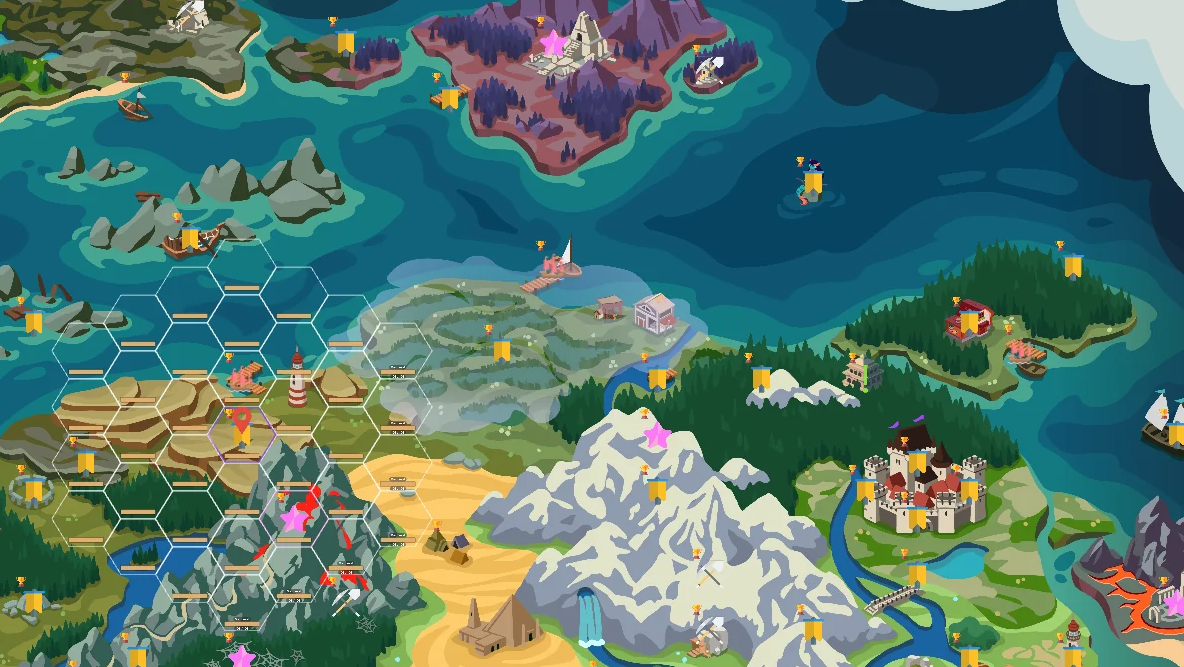This screenshot has height=667, width=1184.
Task: Select the banner on the wrecked boat
Action: [x=190, y=237]
